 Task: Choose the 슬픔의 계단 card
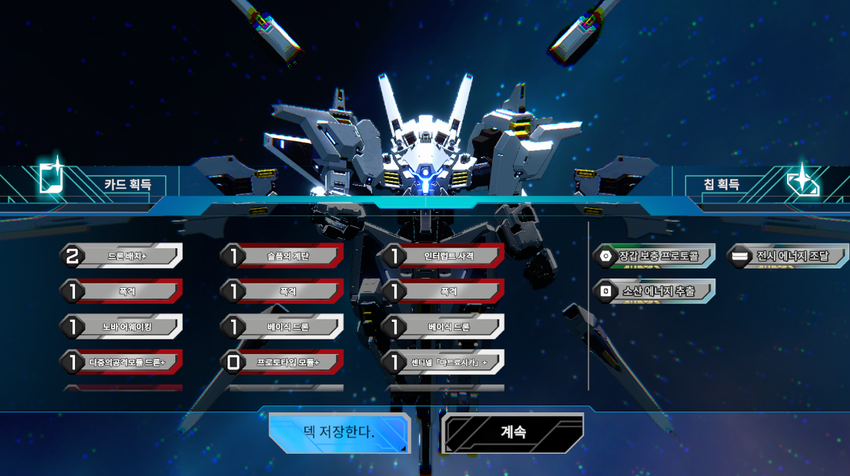tap(283, 257)
